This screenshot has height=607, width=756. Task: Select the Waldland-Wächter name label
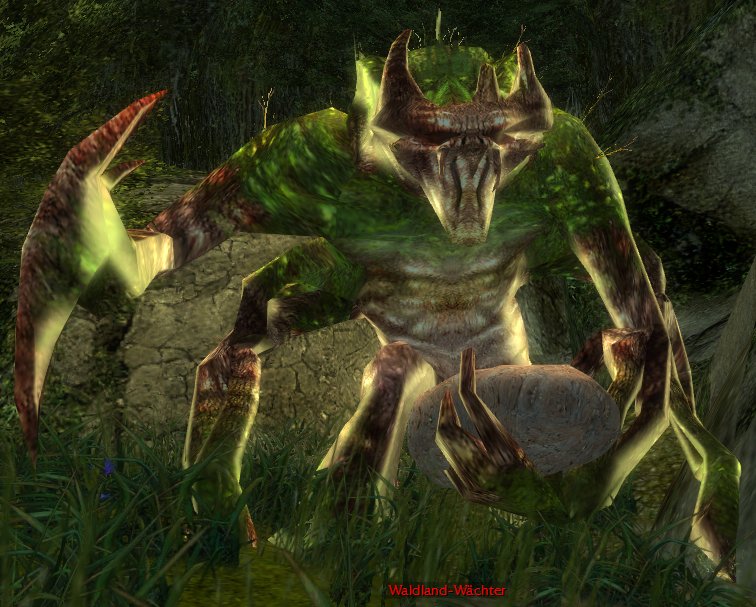click(447, 591)
